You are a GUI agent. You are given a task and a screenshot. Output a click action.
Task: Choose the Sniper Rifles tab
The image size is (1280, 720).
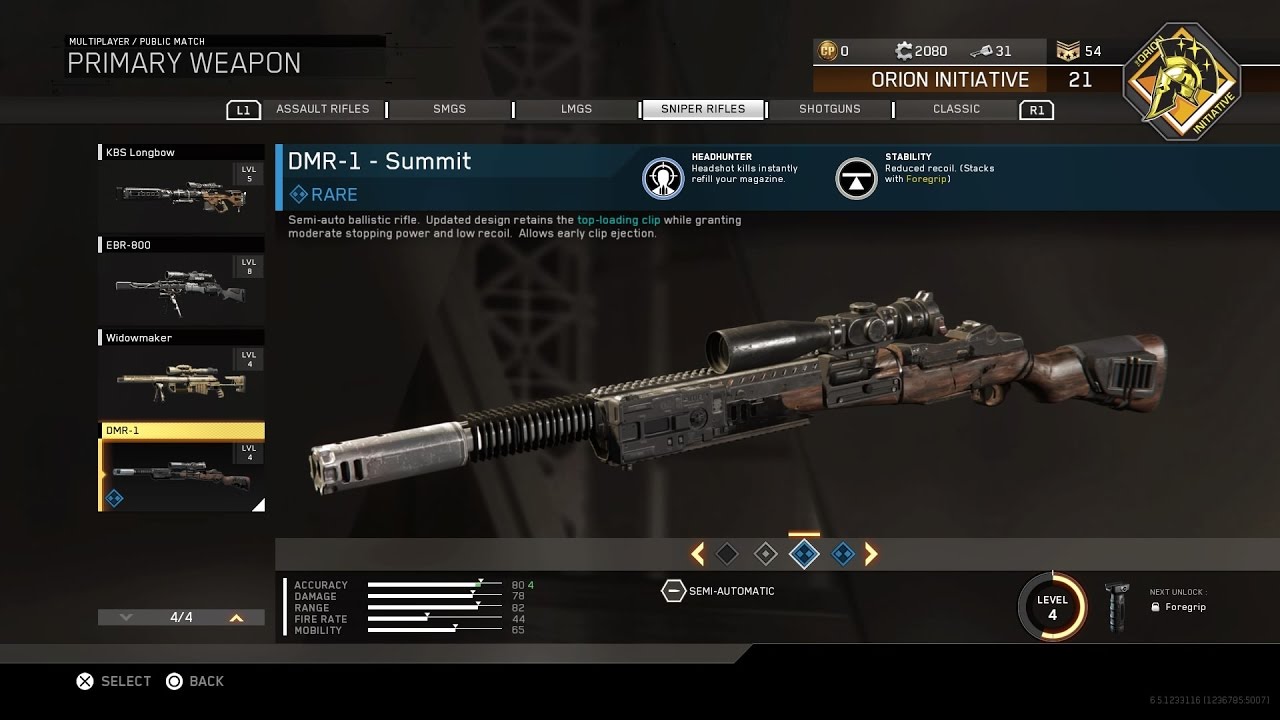coord(702,109)
